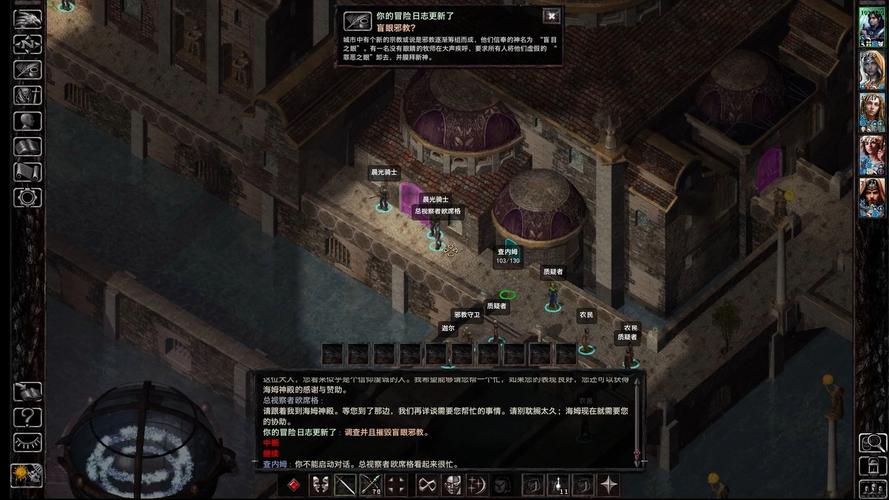Screen dimensions: 889x500
Task: Rest the party with the eye icon
Action: click(x=27, y=442)
